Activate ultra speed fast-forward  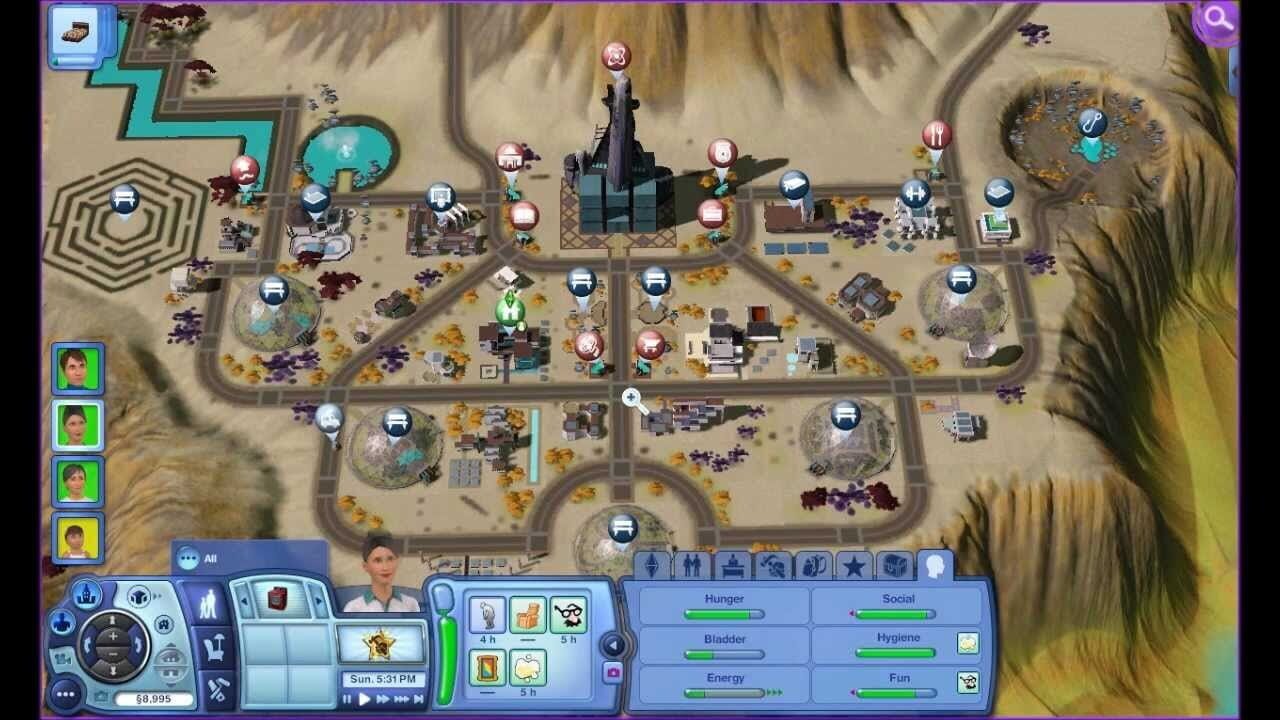[x=416, y=697]
